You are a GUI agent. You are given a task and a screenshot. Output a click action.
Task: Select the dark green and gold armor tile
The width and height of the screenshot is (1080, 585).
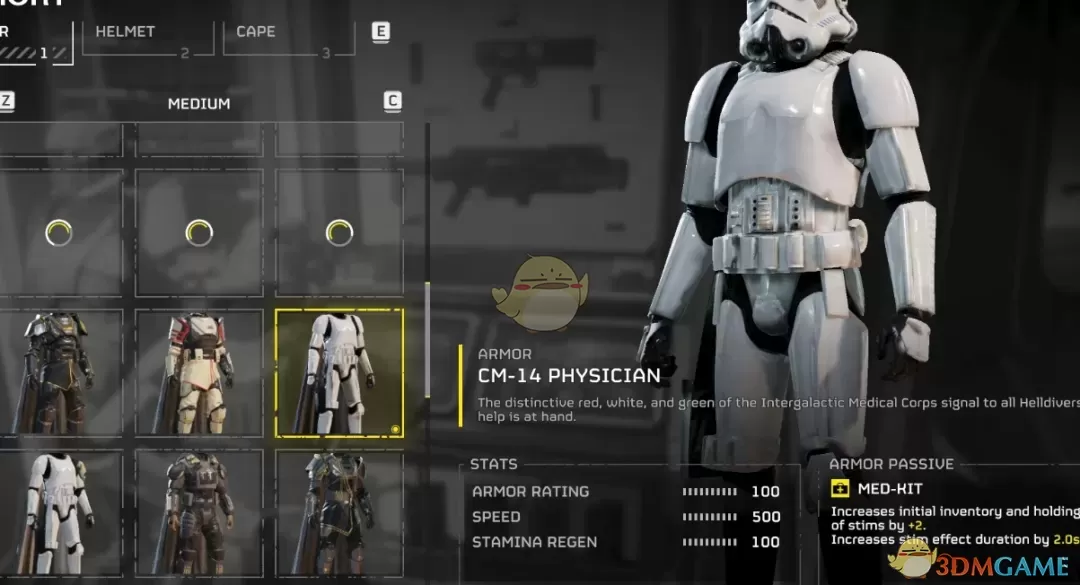pyautogui.click(x=340, y=514)
